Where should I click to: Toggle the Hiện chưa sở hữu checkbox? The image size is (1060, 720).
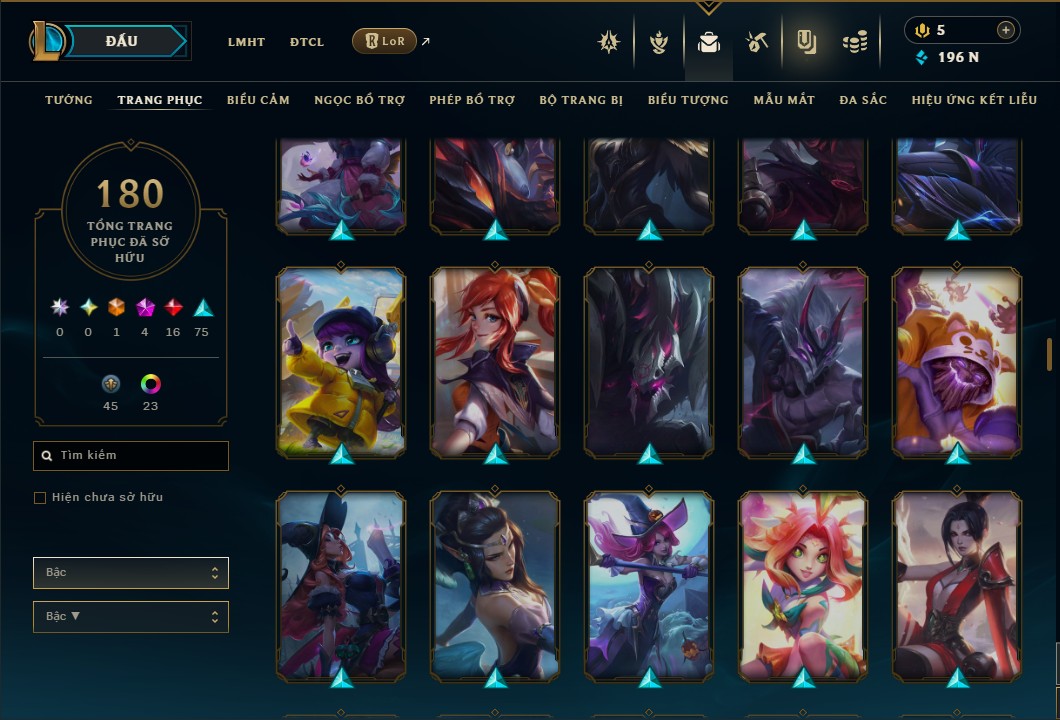point(40,498)
